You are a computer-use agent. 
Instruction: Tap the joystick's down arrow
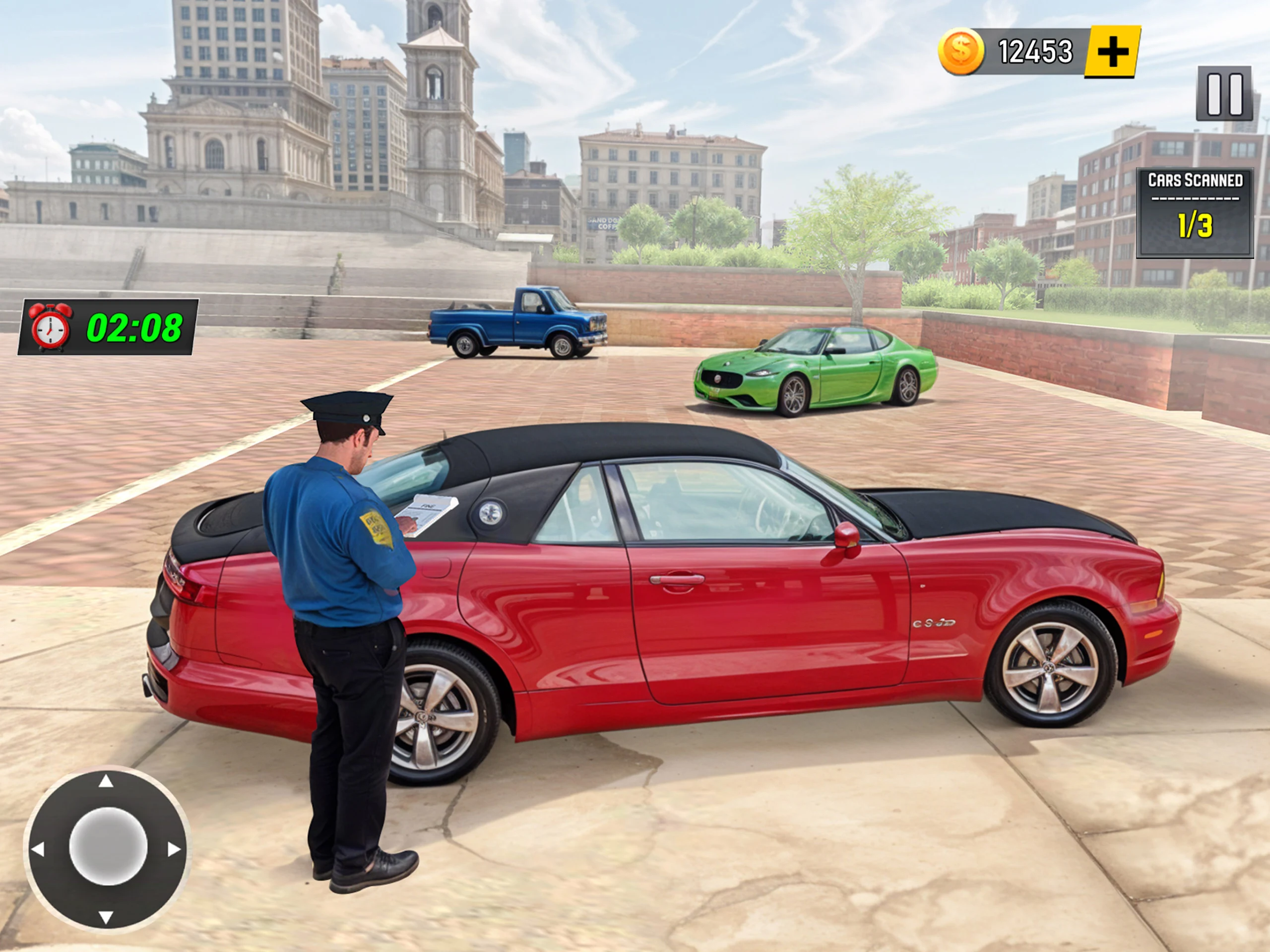[x=106, y=917]
